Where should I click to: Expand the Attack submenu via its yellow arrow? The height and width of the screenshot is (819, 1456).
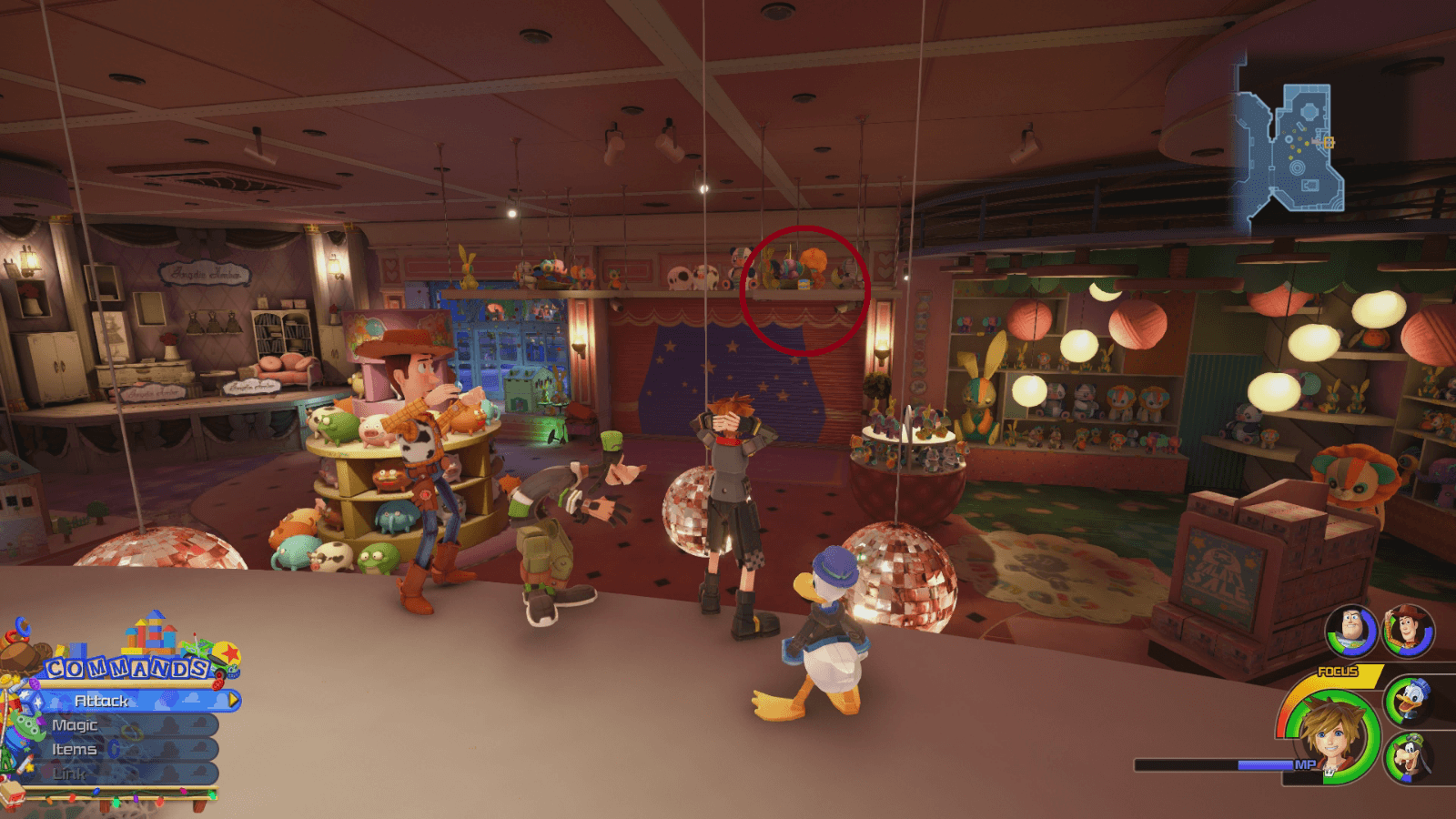coord(235,702)
